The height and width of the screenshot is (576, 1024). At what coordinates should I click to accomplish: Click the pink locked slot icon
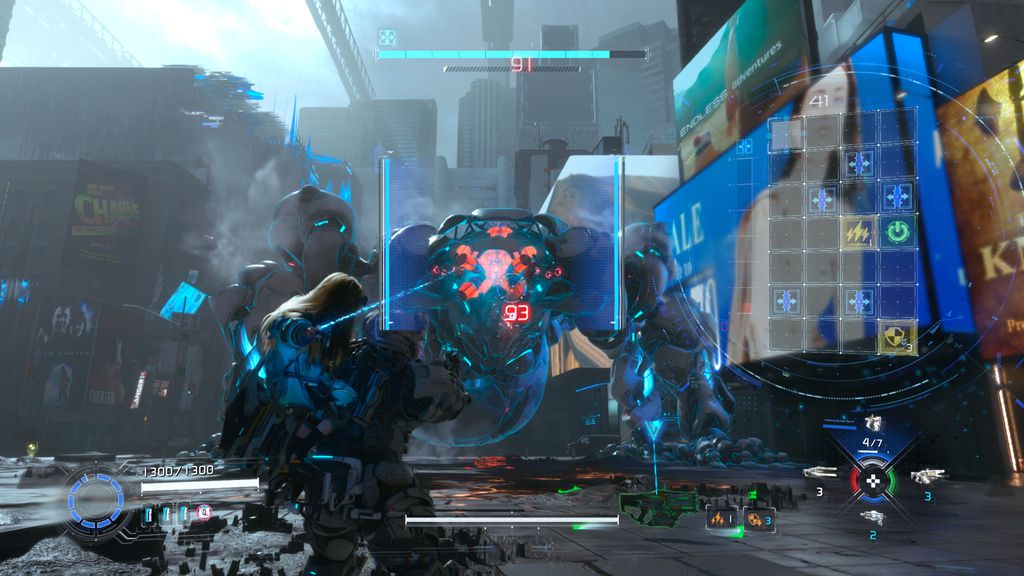point(204,513)
